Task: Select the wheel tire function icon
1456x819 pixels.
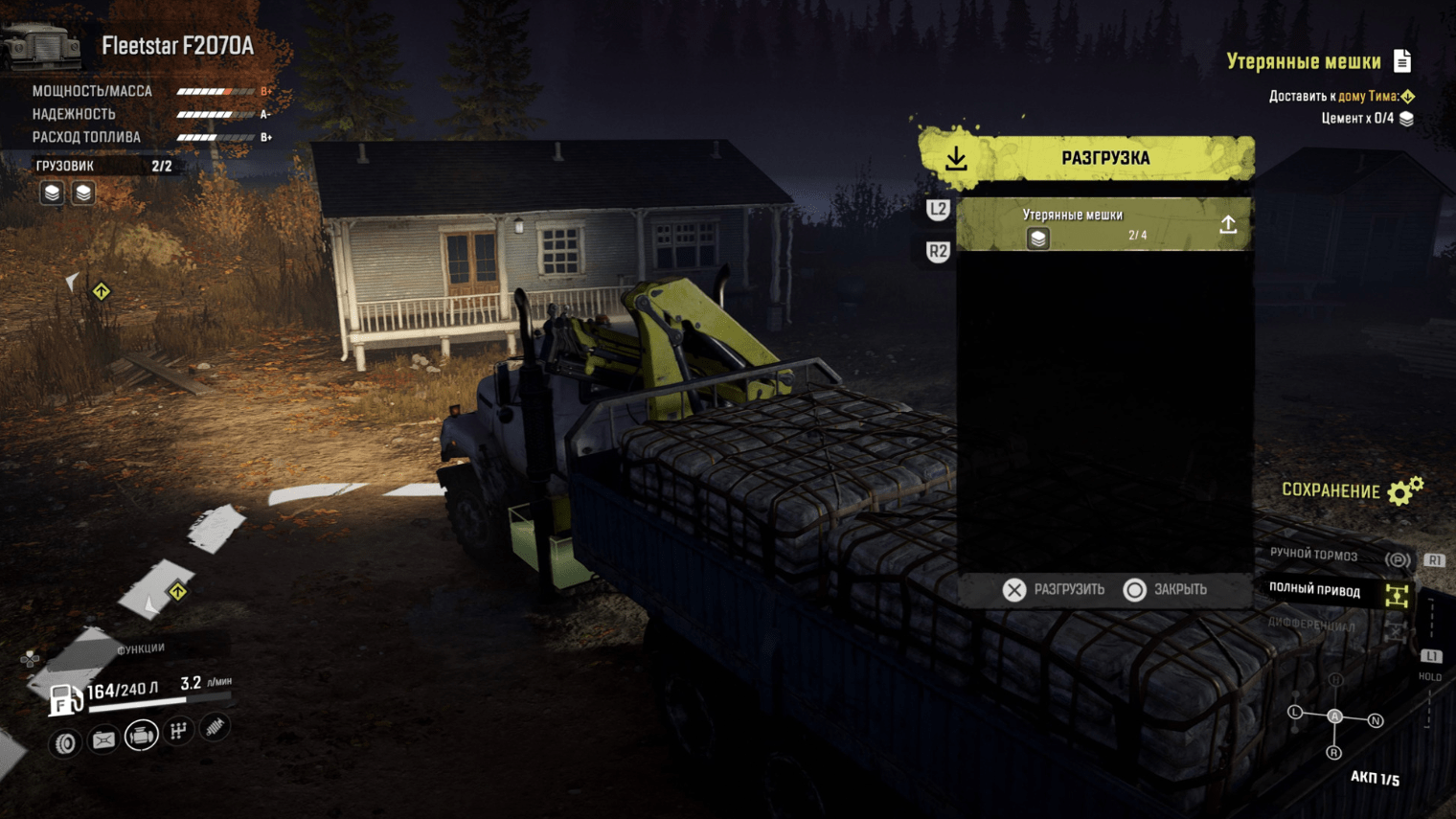Action: pos(65,742)
